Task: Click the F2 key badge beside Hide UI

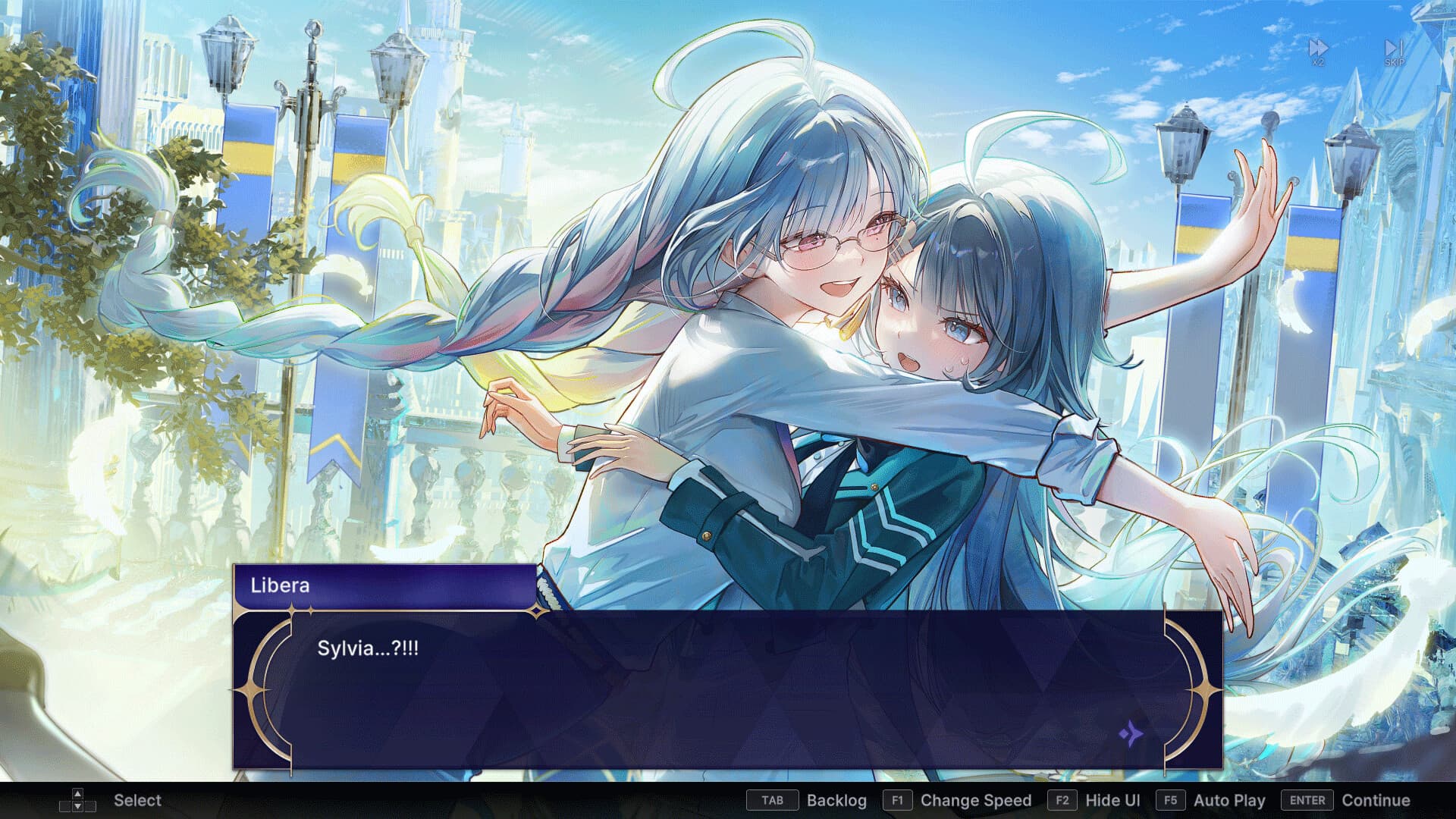Action: 1061,800
